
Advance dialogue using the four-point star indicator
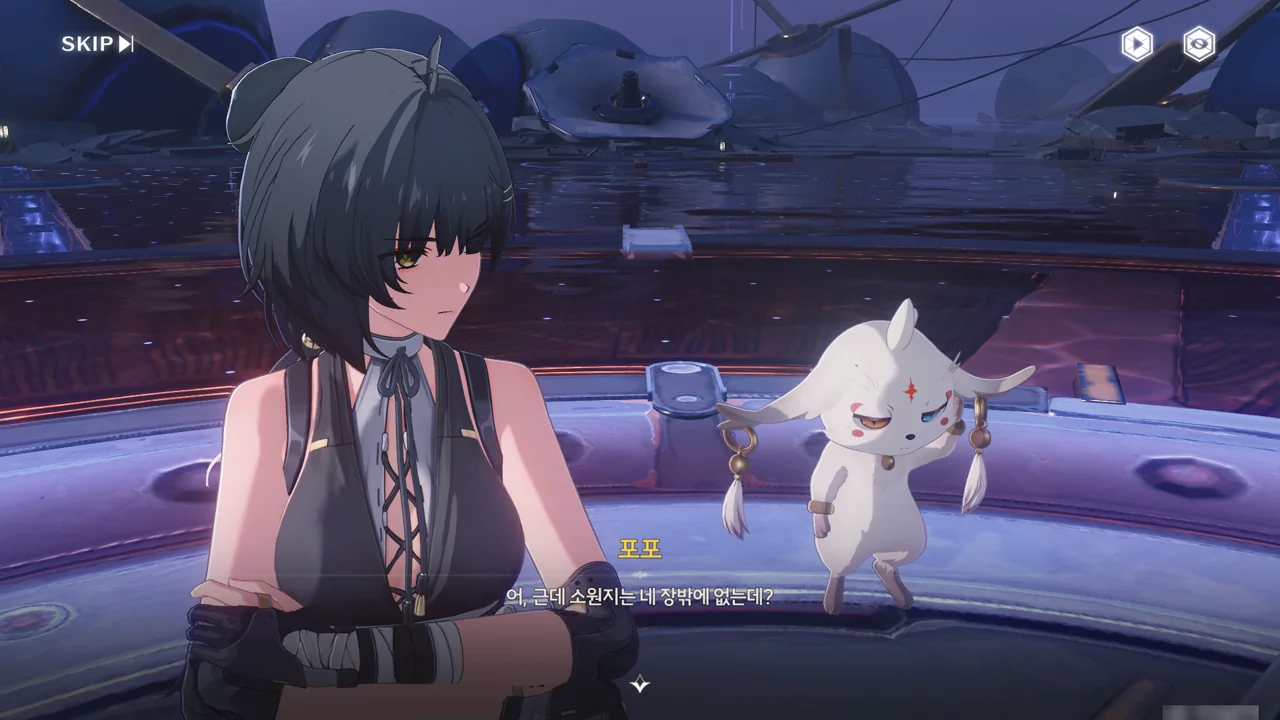[640, 684]
